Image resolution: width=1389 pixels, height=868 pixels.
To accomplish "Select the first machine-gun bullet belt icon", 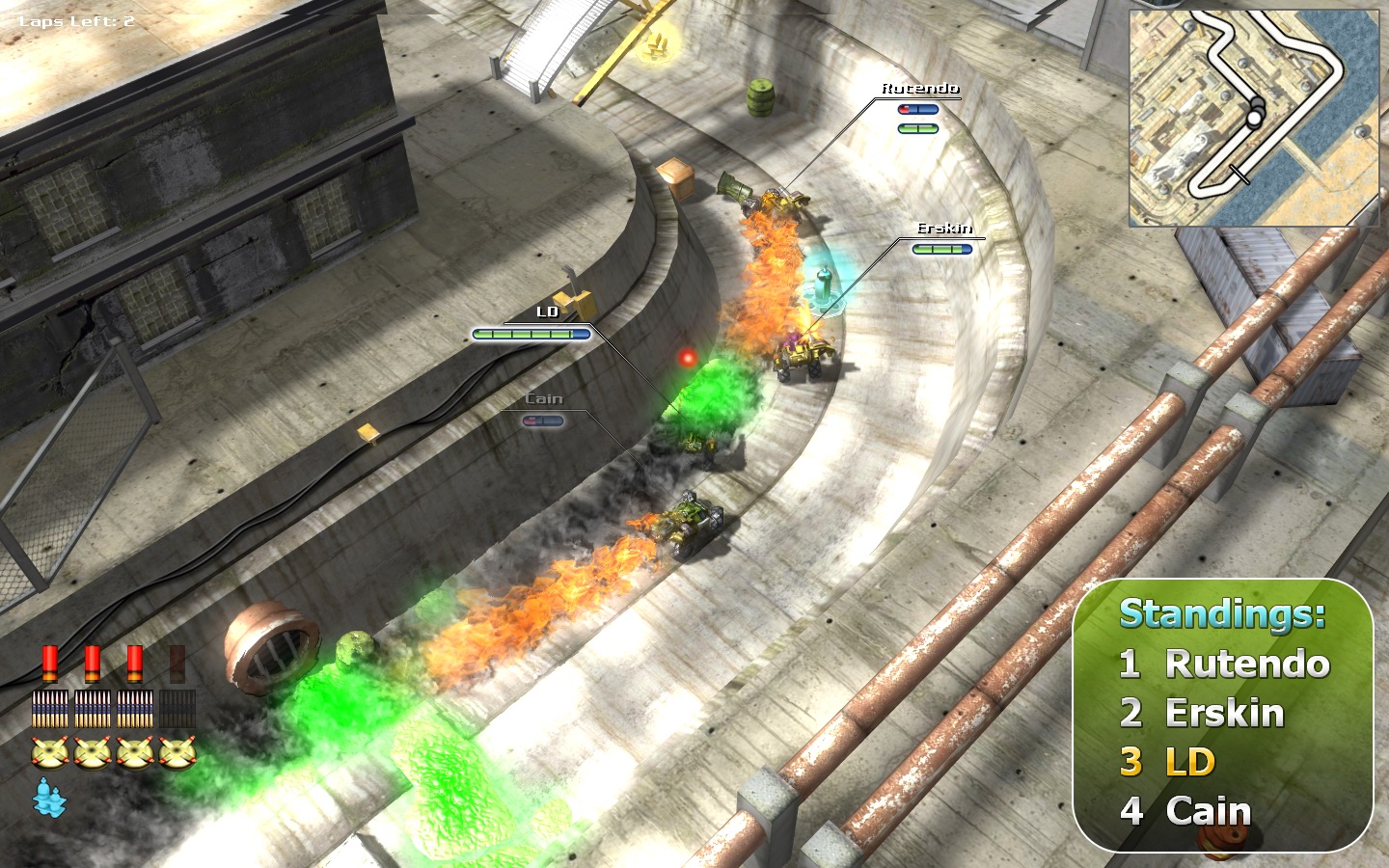I will pos(49,708).
